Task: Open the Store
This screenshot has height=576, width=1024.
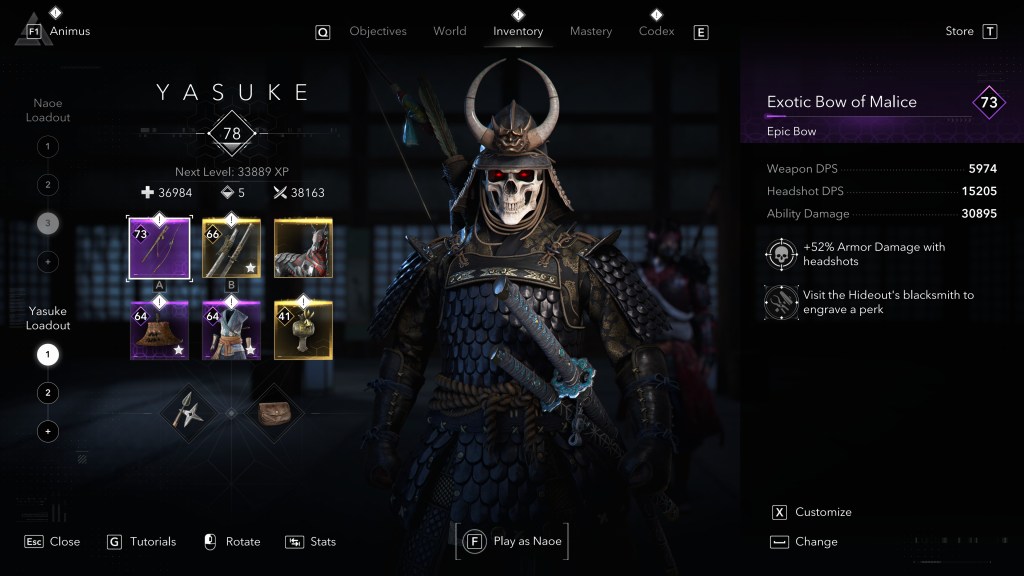Action: [960, 31]
